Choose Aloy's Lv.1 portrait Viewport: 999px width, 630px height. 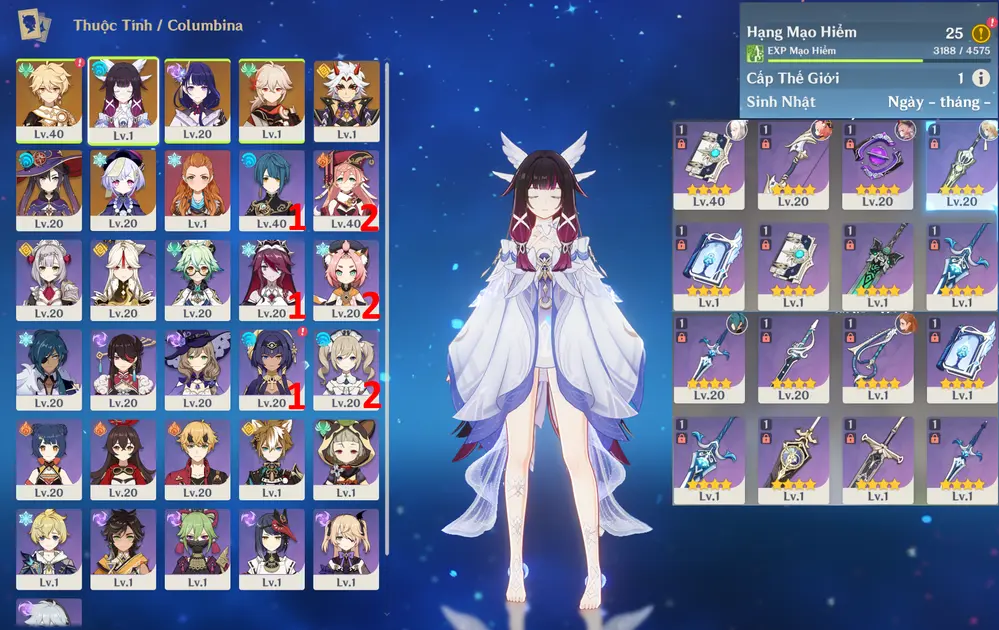[x=197, y=183]
